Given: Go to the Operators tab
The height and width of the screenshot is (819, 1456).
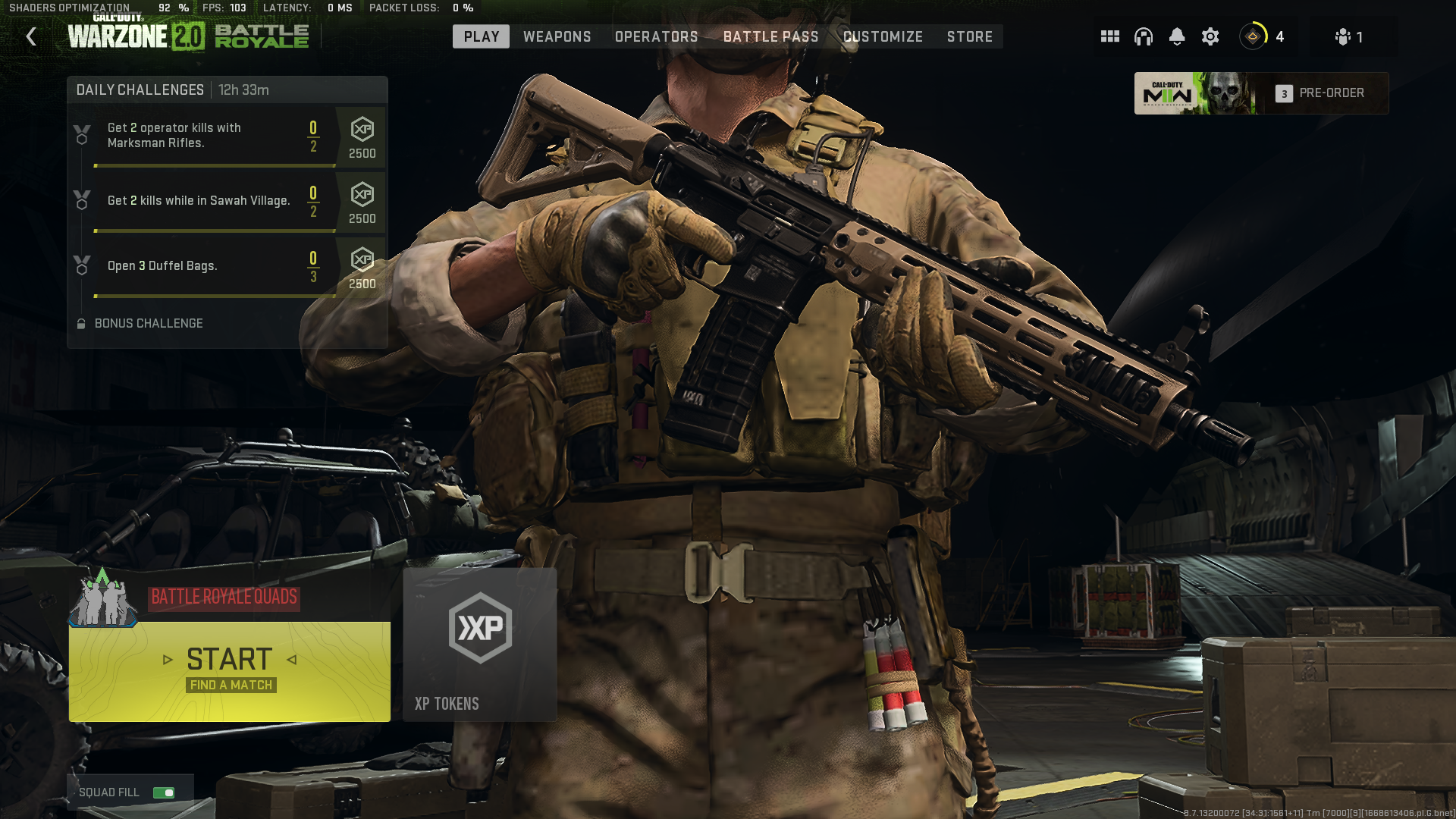Looking at the screenshot, I should pyautogui.click(x=656, y=36).
